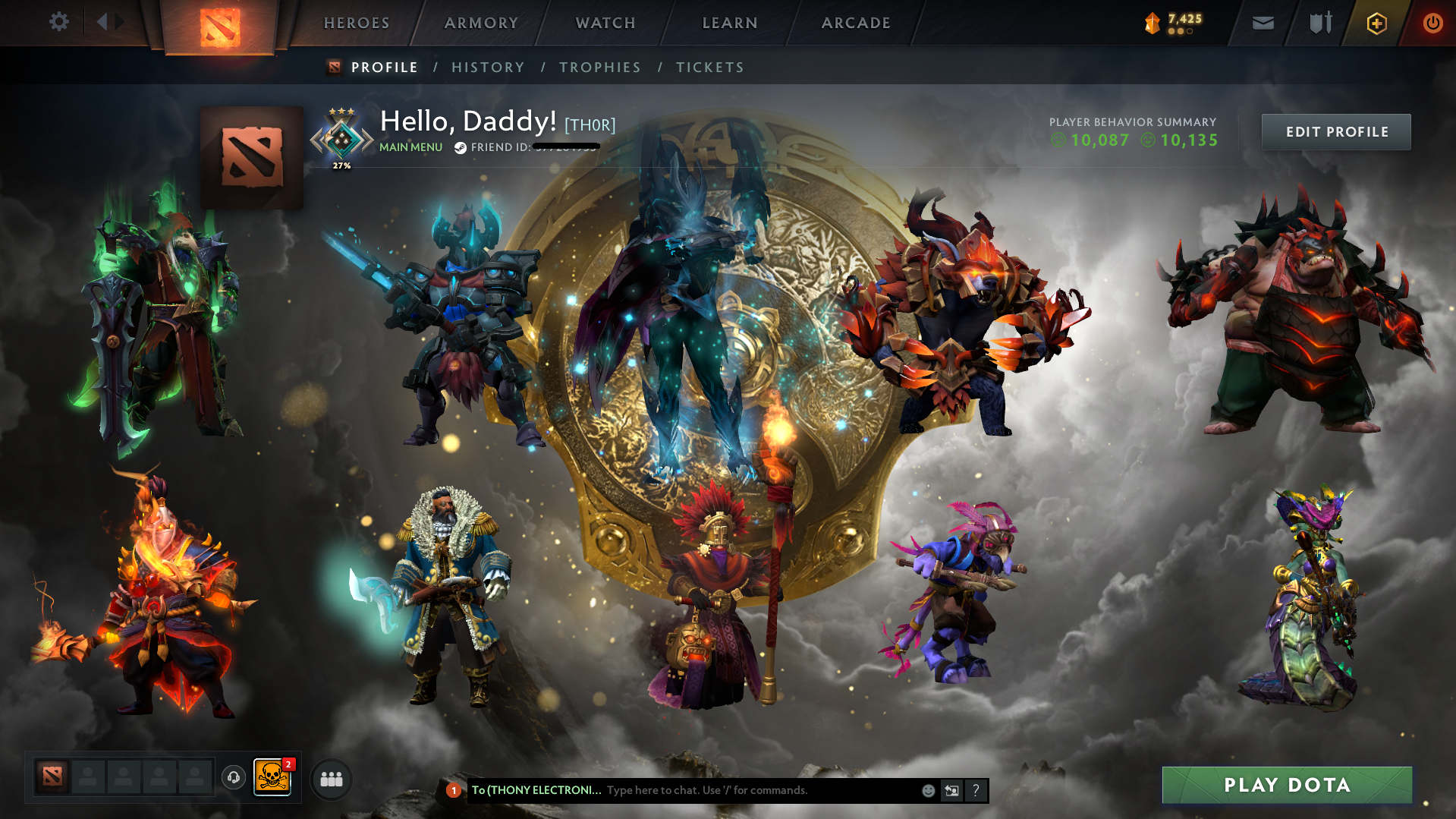Screen dimensions: 1456x819
Task: Click the settings gear
Action: [58, 22]
